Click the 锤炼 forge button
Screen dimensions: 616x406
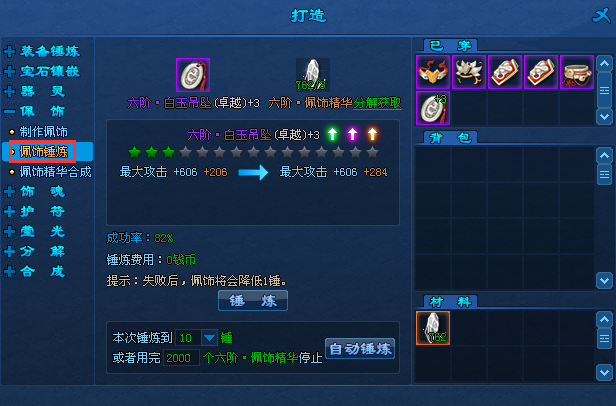(252, 300)
